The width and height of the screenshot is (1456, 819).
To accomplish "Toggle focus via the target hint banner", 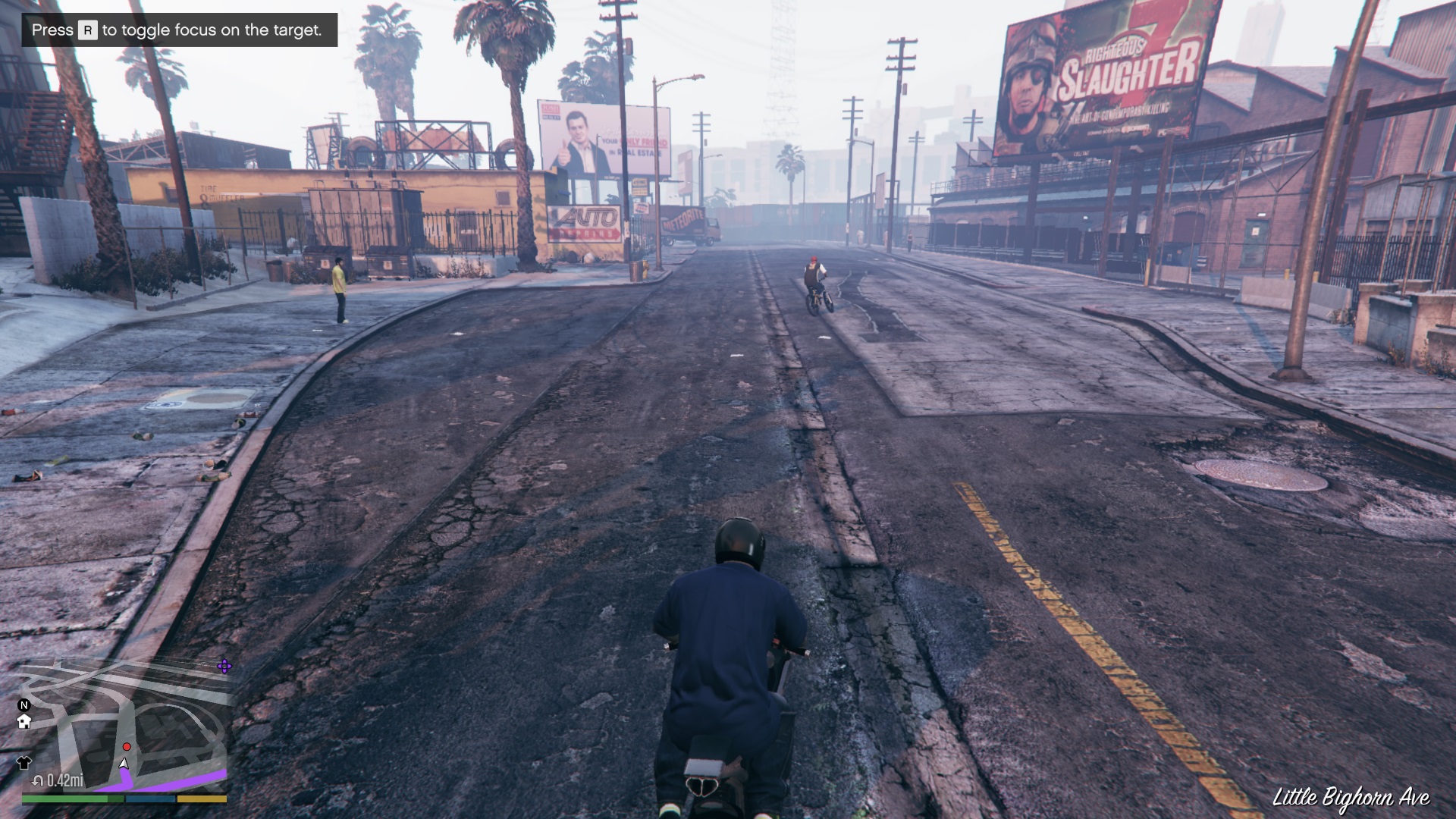I will point(174,31).
